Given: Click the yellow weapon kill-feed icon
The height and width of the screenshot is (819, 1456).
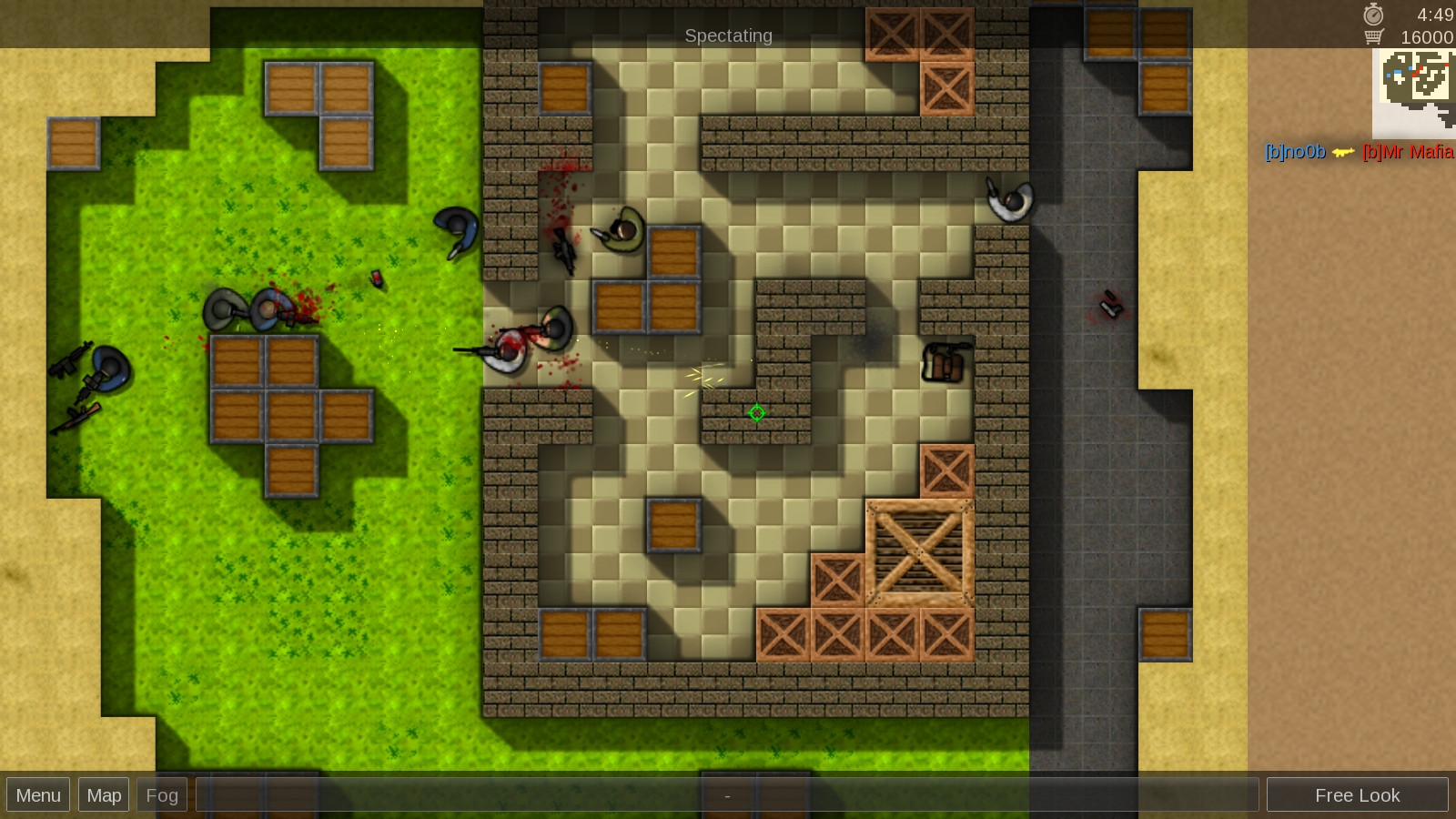Looking at the screenshot, I should pos(1343,154).
